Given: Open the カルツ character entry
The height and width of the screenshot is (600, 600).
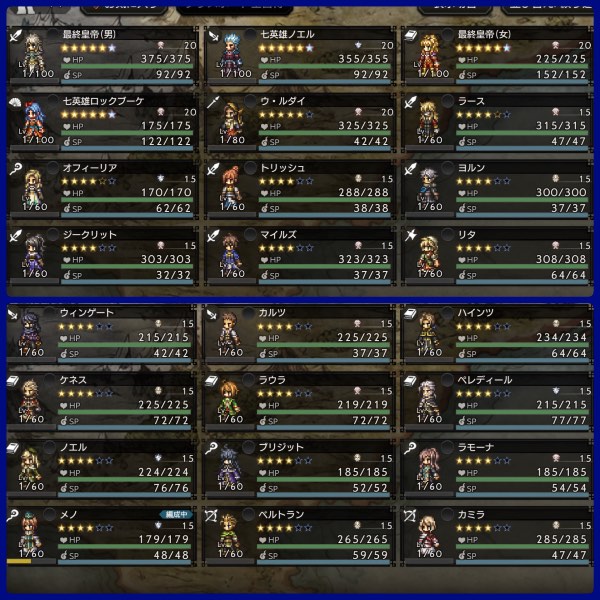Looking at the screenshot, I should coord(302,333).
